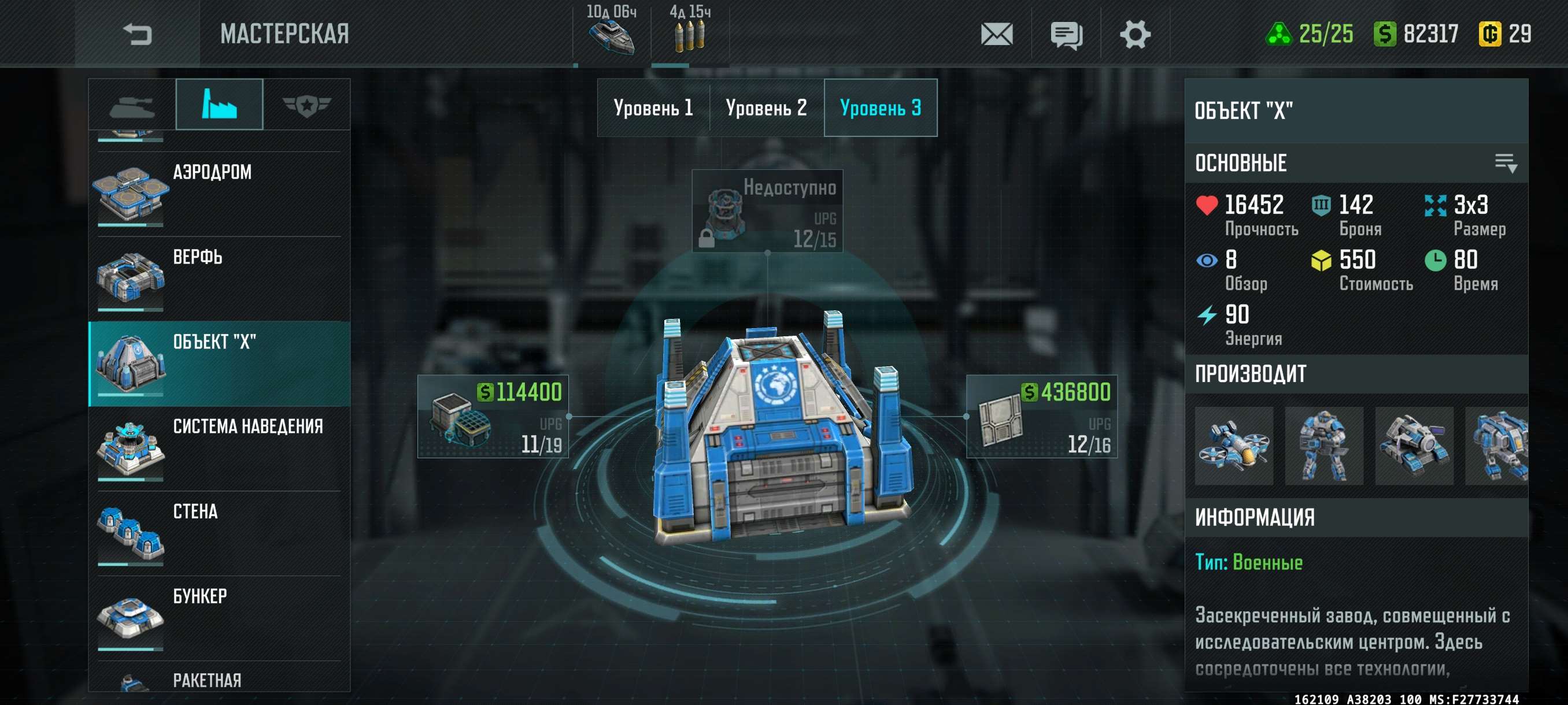Image resolution: width=1568 pixels, height=705 pixels.
Task: Switch to Уровень 2 tab
Action: pos(766,107)
